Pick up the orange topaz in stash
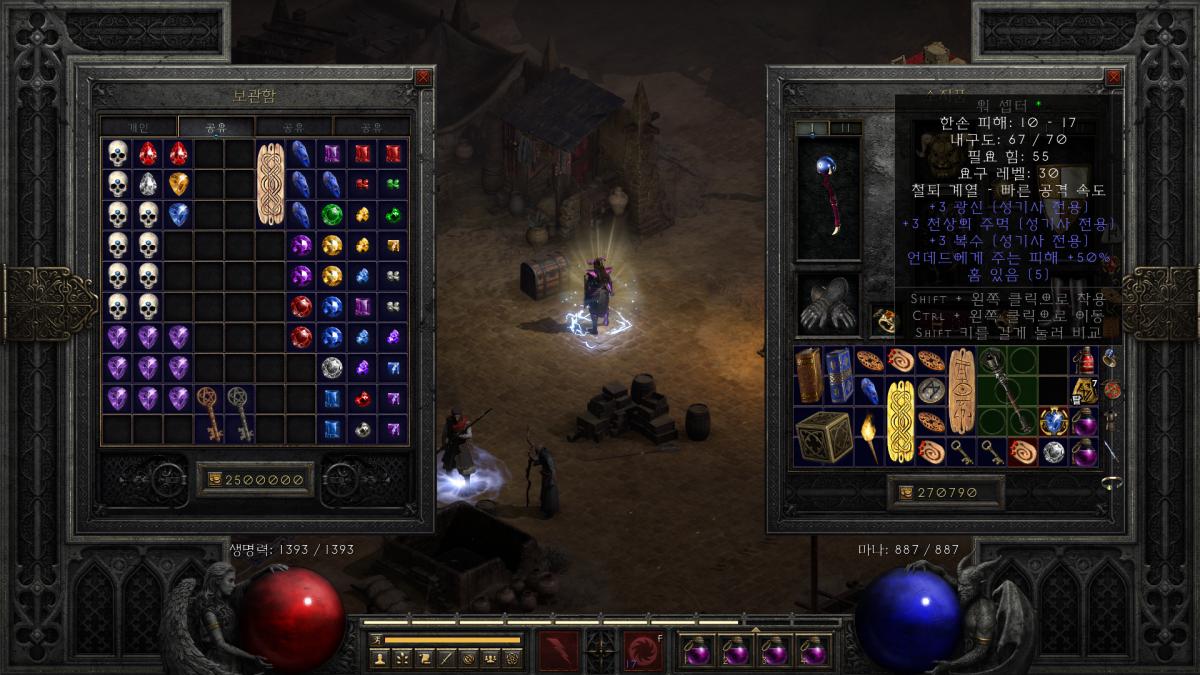The image size is (1200, 675). pos(179,184)
